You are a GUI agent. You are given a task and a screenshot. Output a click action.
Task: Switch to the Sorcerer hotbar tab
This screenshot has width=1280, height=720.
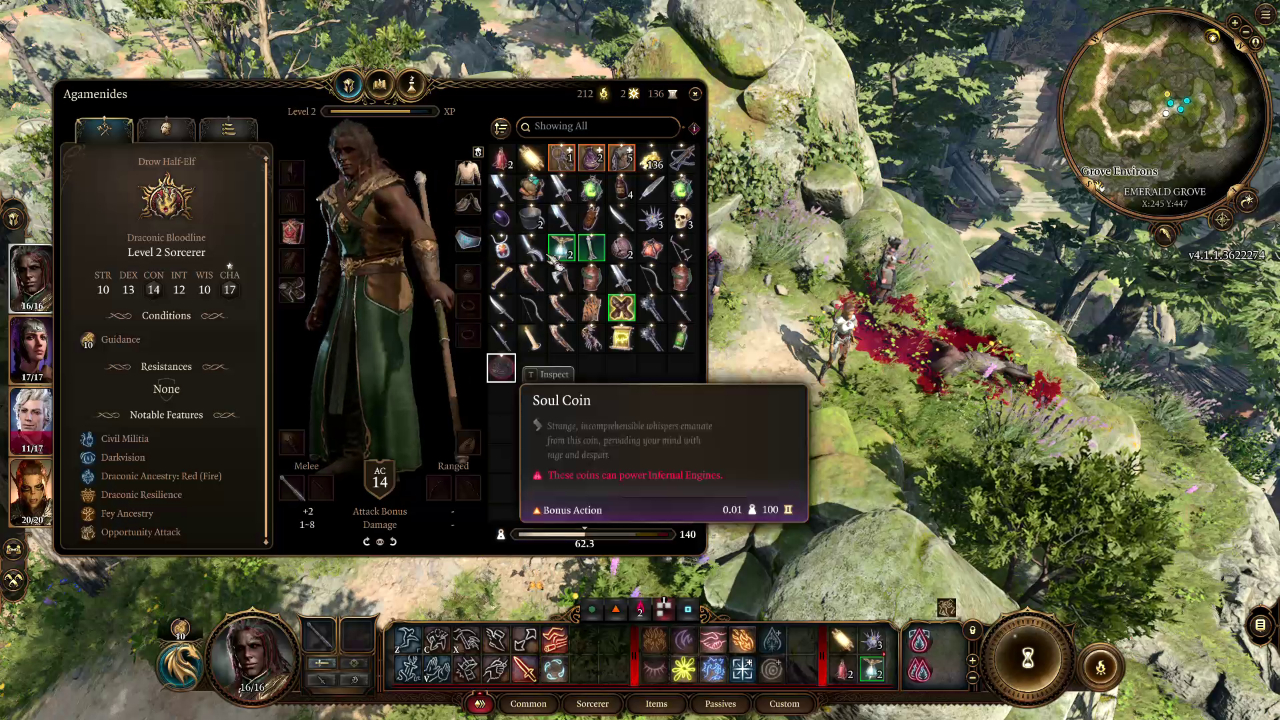[x=592, y=703]
